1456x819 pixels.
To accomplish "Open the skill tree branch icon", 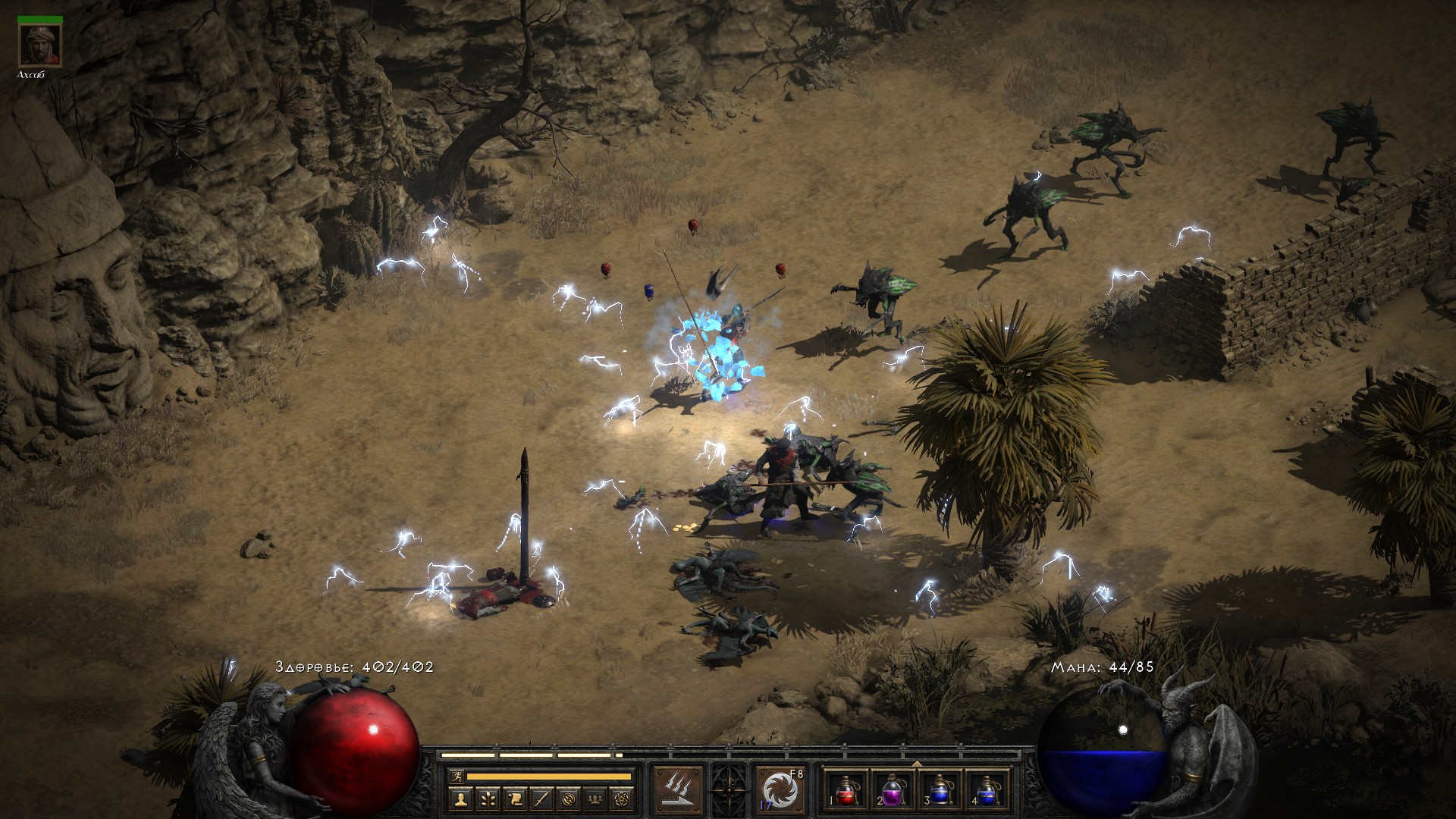I will (488, 798).
